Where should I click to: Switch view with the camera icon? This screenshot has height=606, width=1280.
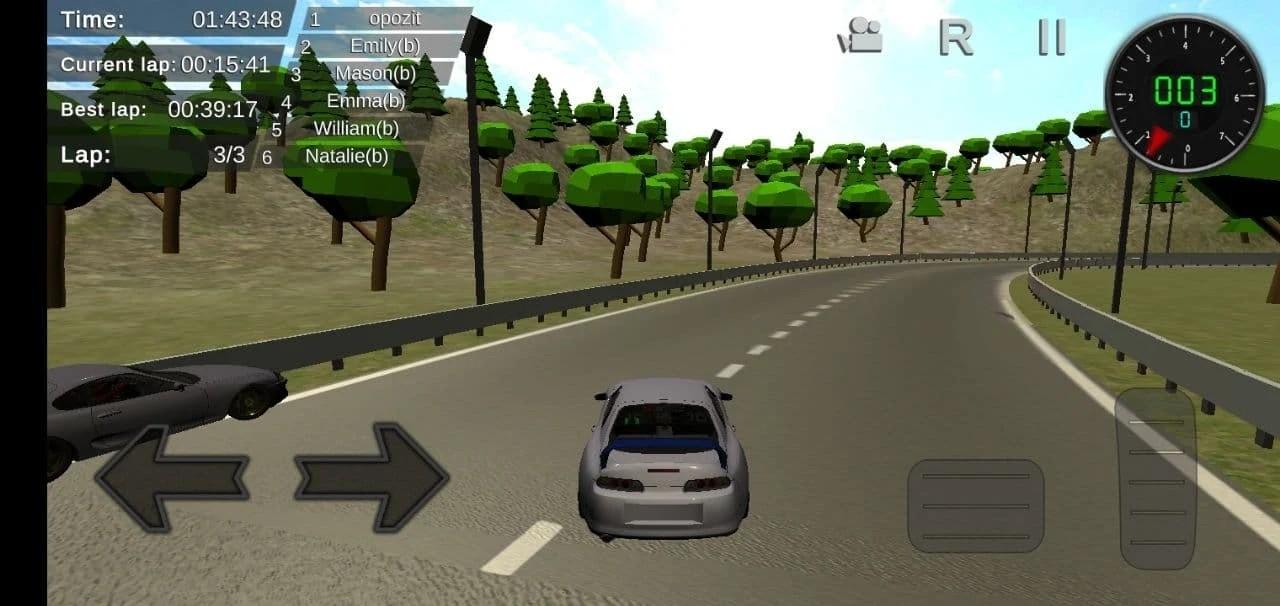click(x=860, y=37)
